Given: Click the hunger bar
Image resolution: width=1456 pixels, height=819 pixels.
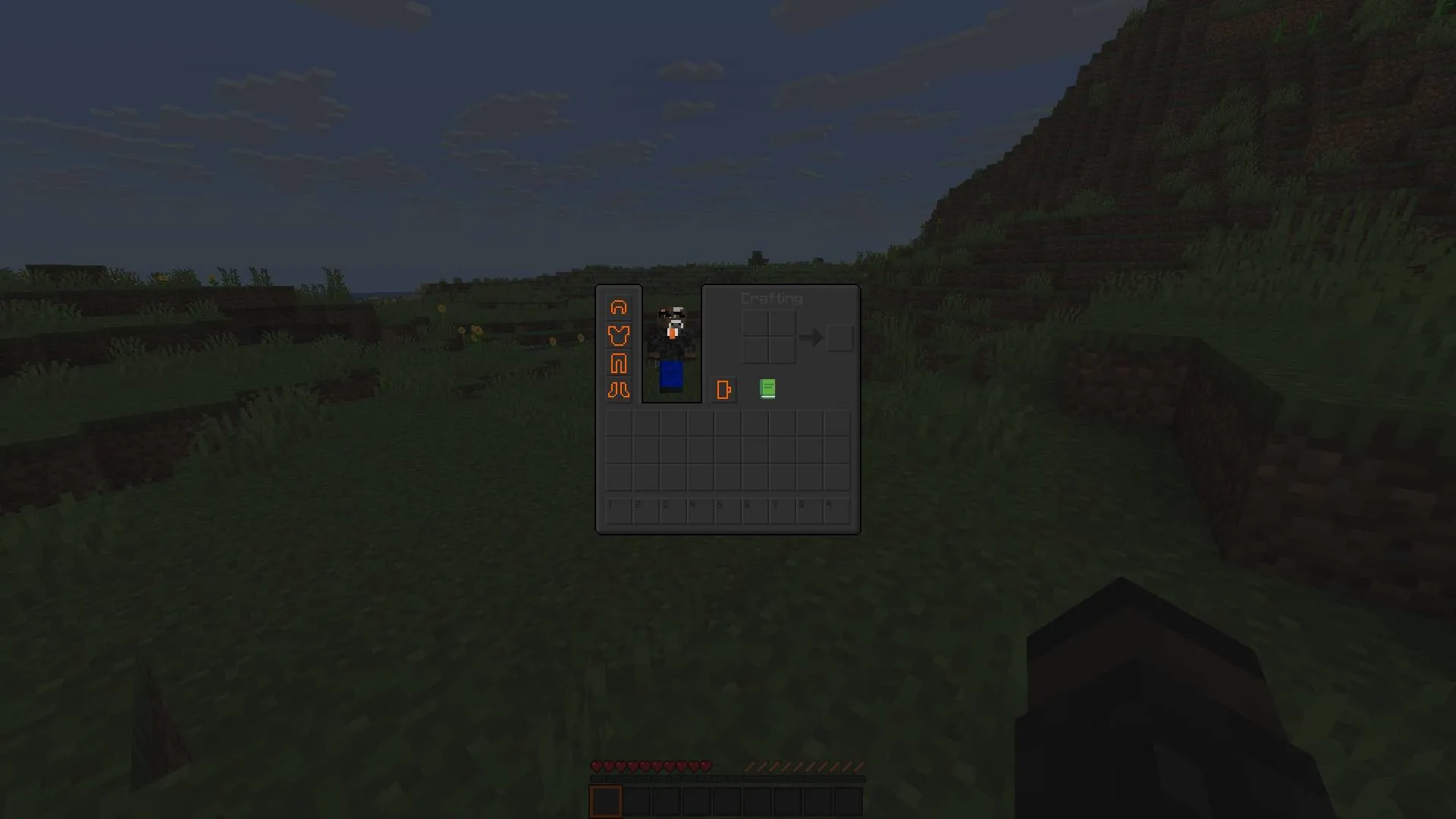Looking at the screenshot, I should [804, 766].
